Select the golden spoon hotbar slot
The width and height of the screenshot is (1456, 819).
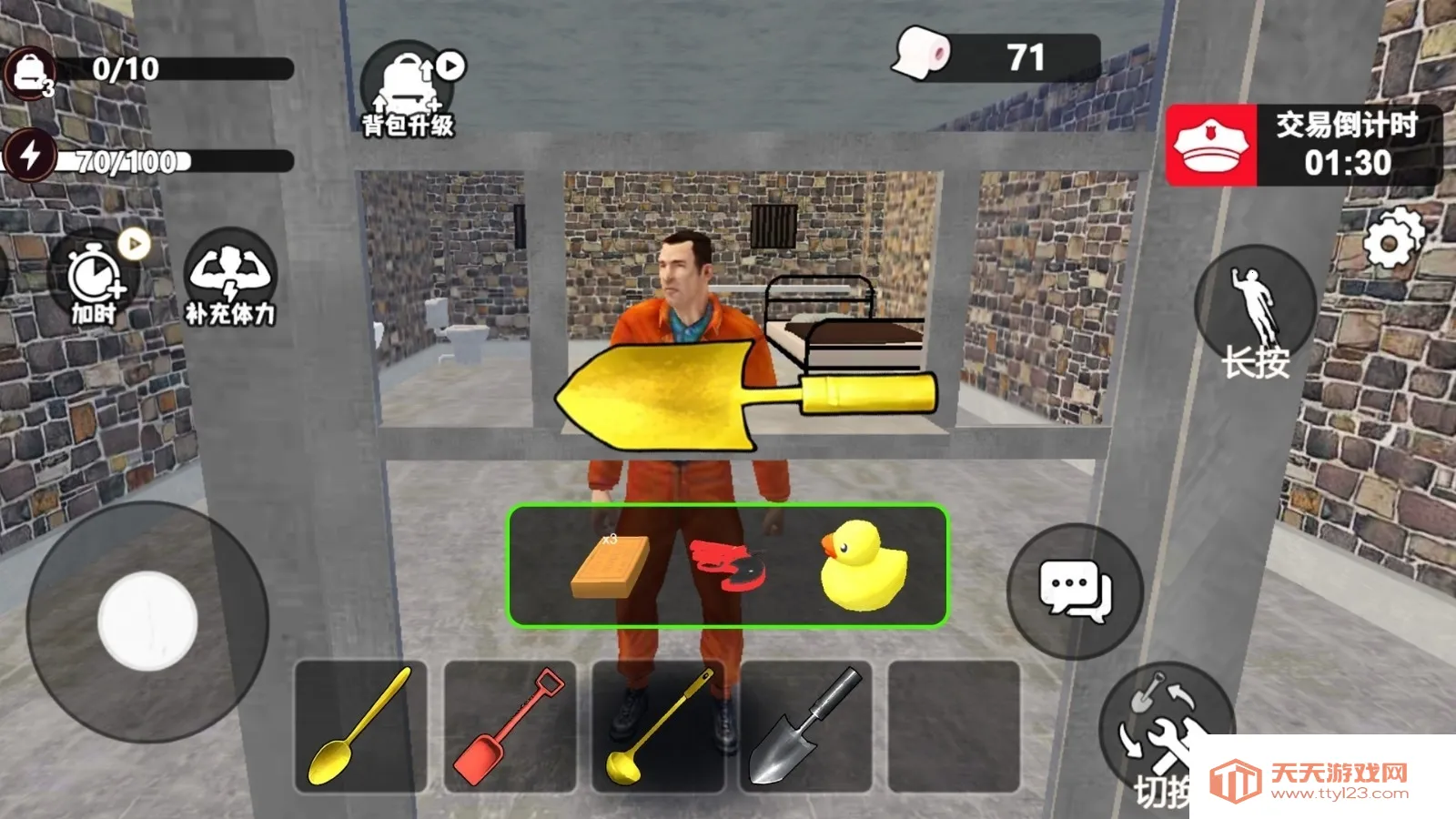361,725
